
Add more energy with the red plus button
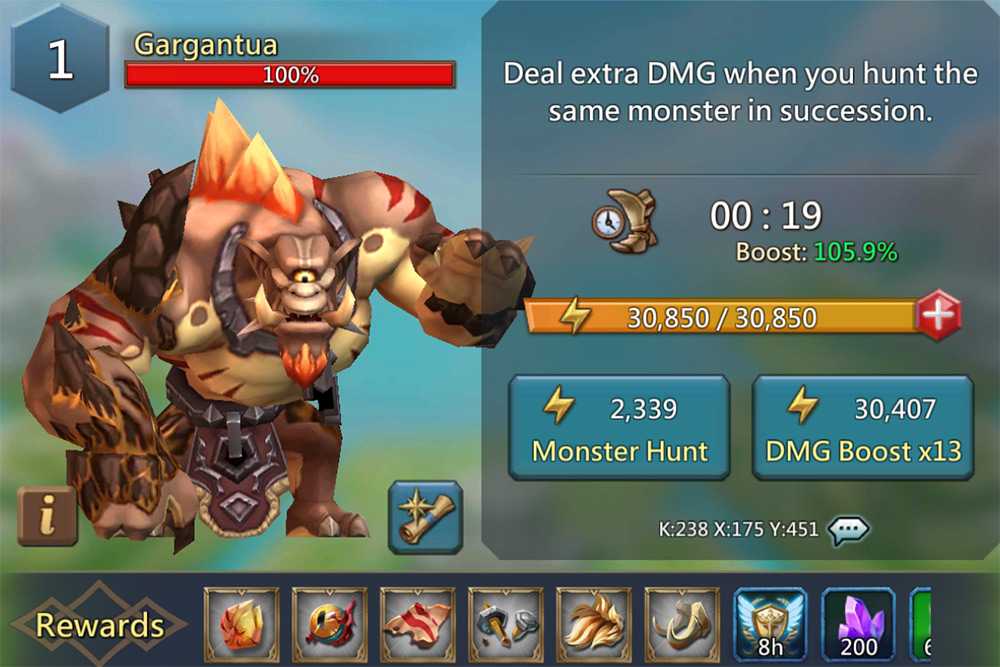click(x=938, y=317)
